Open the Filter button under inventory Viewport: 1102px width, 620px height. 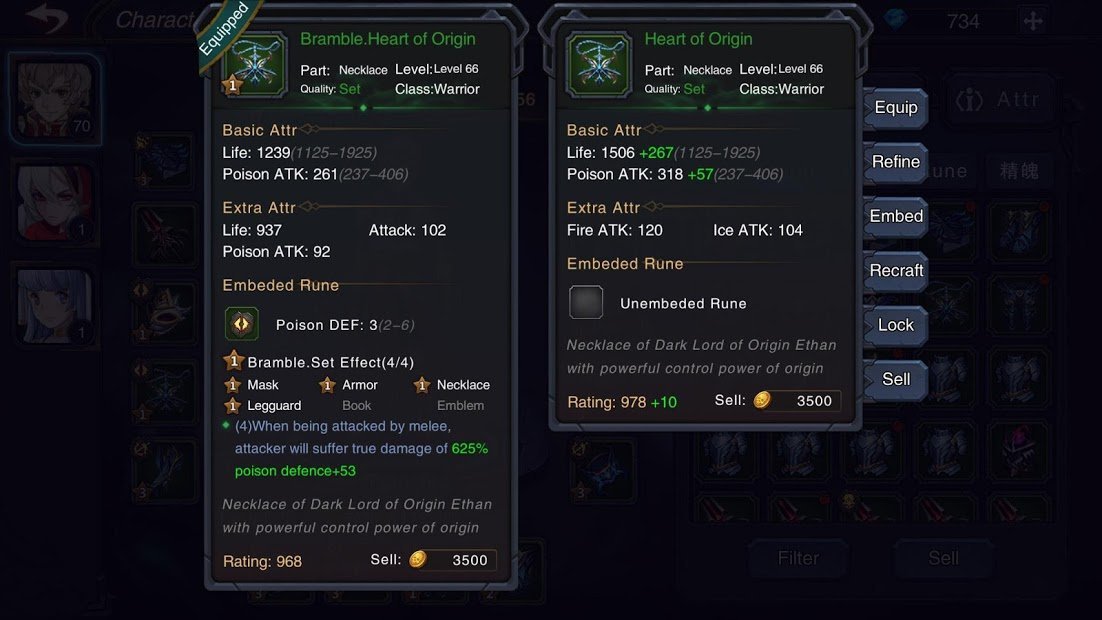(797, 558)
